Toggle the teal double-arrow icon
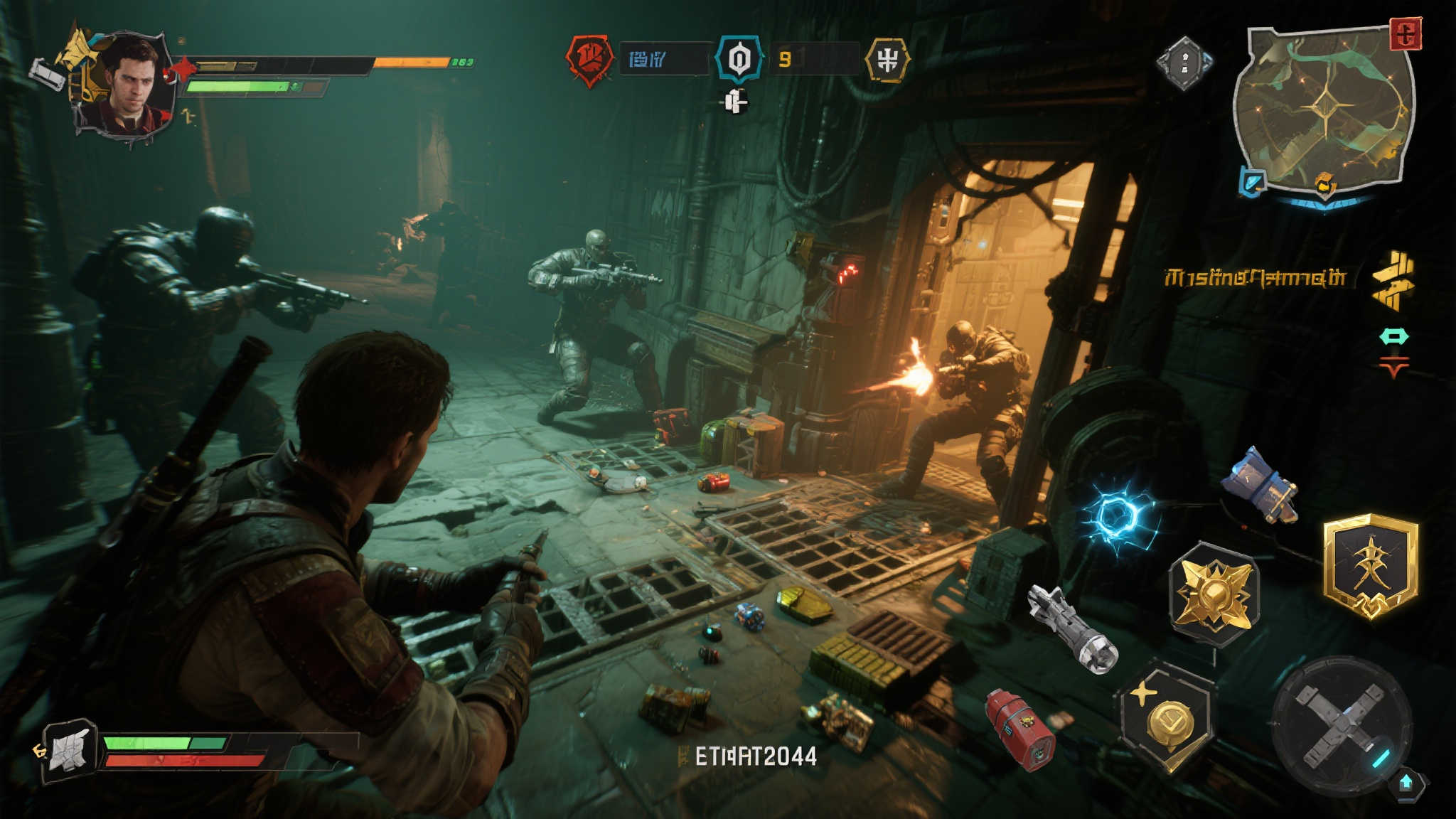This screenshot has width=1456, height=819. coord(1393,336)
